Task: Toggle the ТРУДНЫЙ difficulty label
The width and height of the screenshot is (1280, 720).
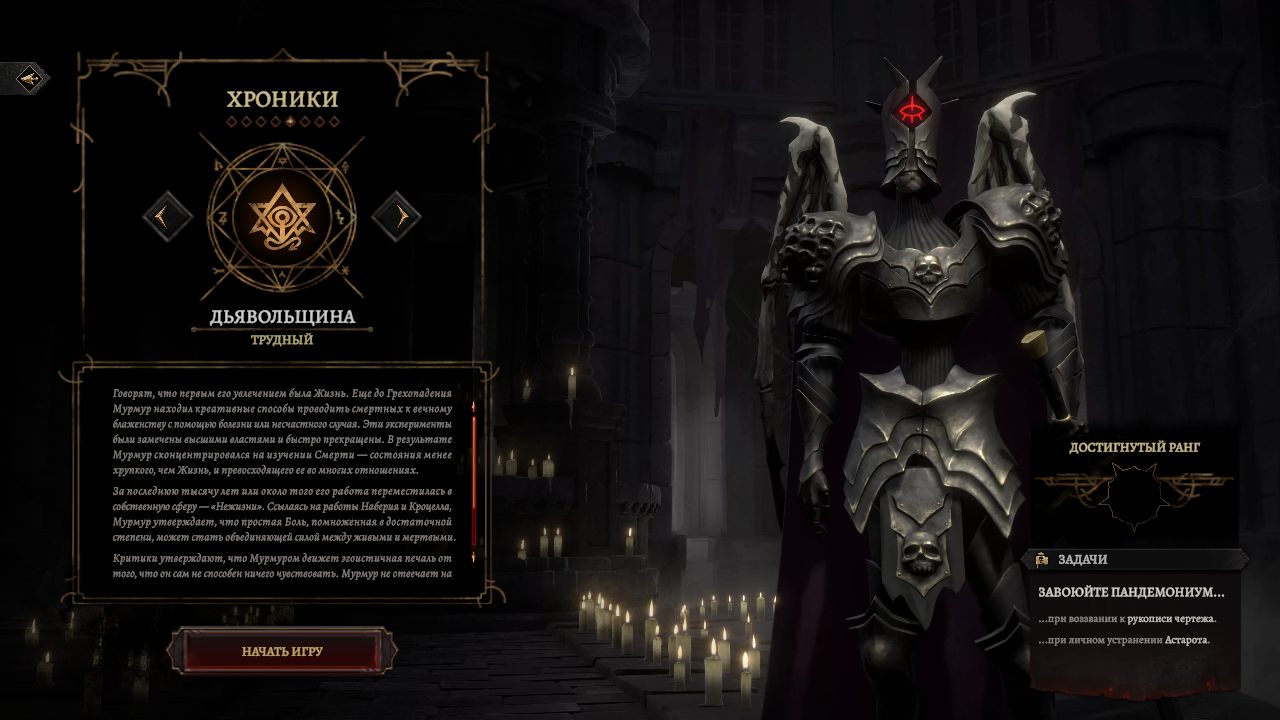Action: (283, 341)
